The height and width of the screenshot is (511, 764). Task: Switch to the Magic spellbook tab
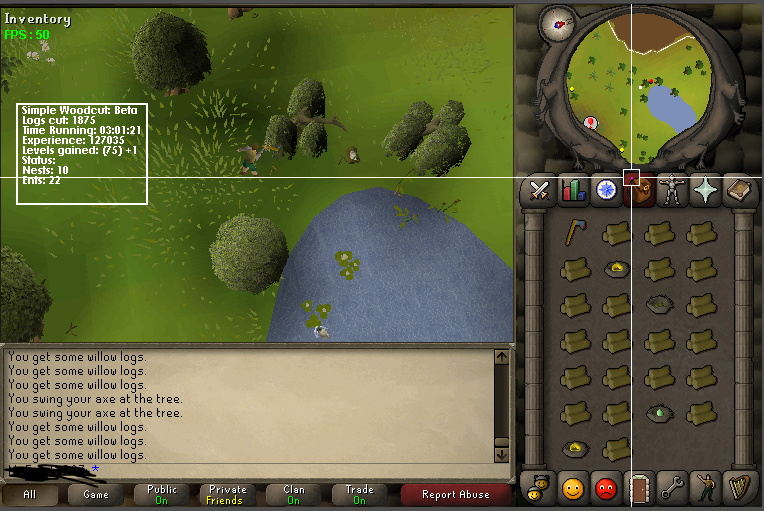click(740, 189)
